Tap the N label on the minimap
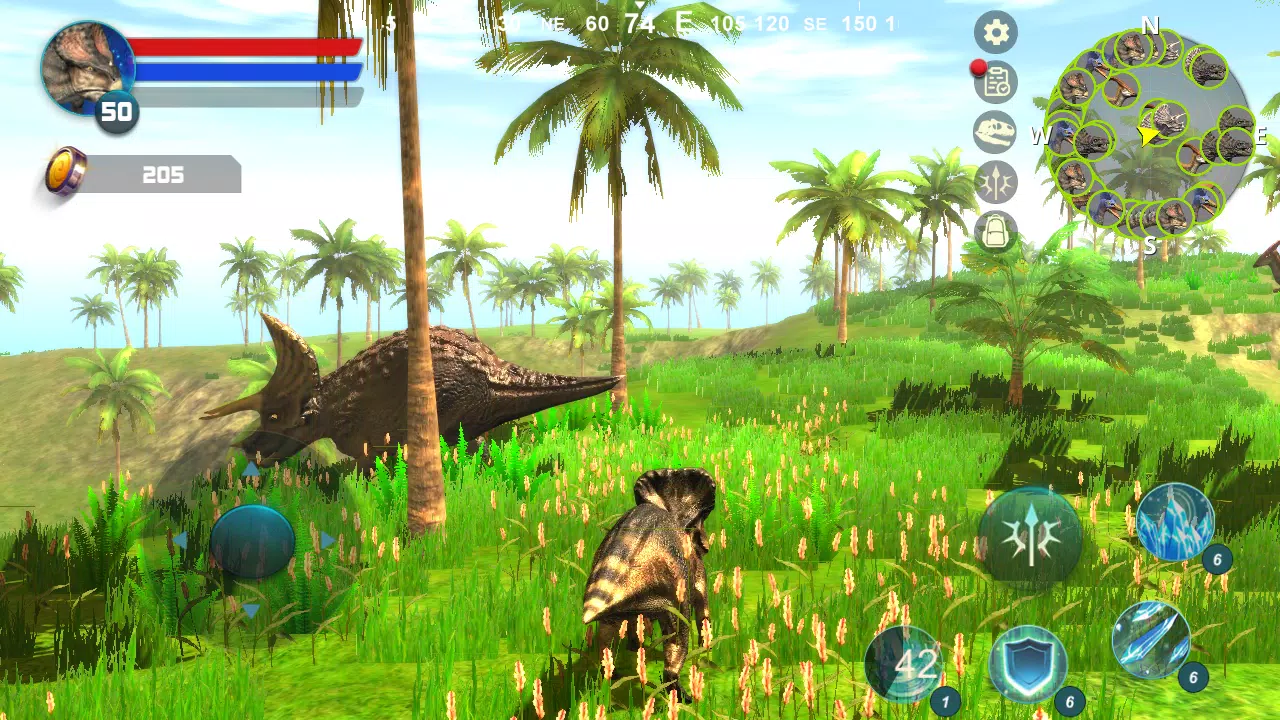 click(1150, 27)
